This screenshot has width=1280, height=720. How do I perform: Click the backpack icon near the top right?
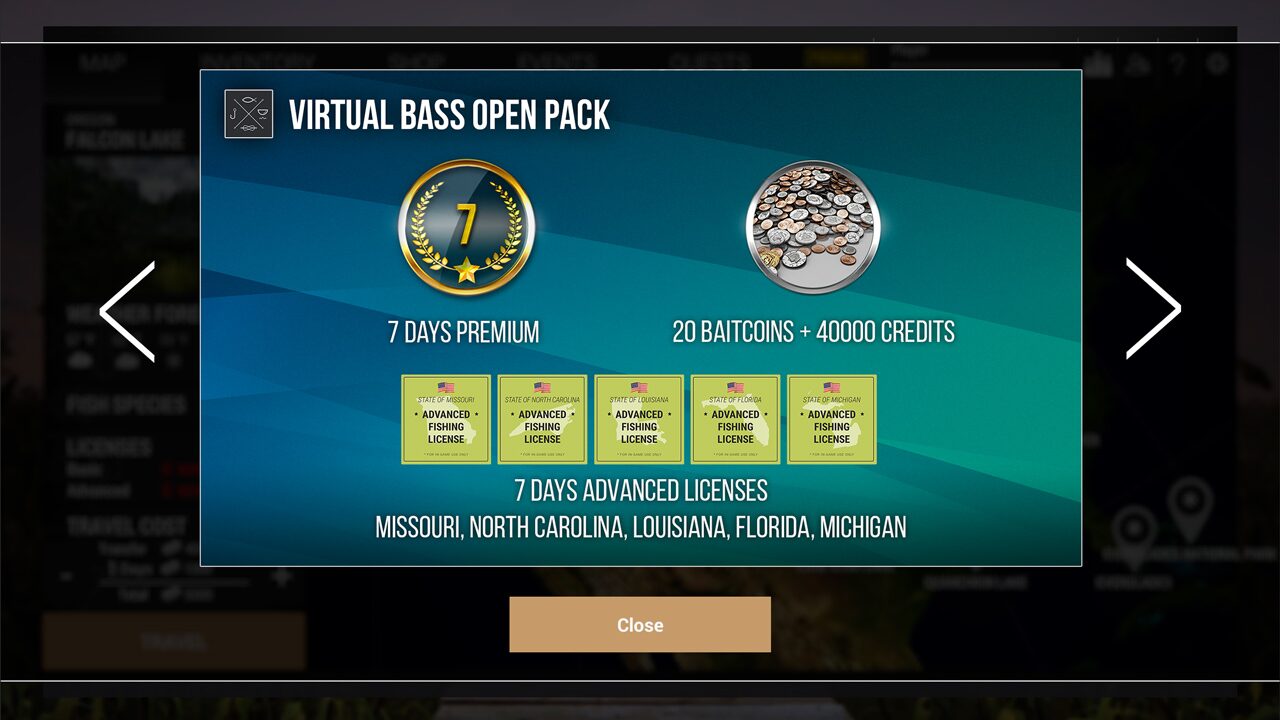1097,62
